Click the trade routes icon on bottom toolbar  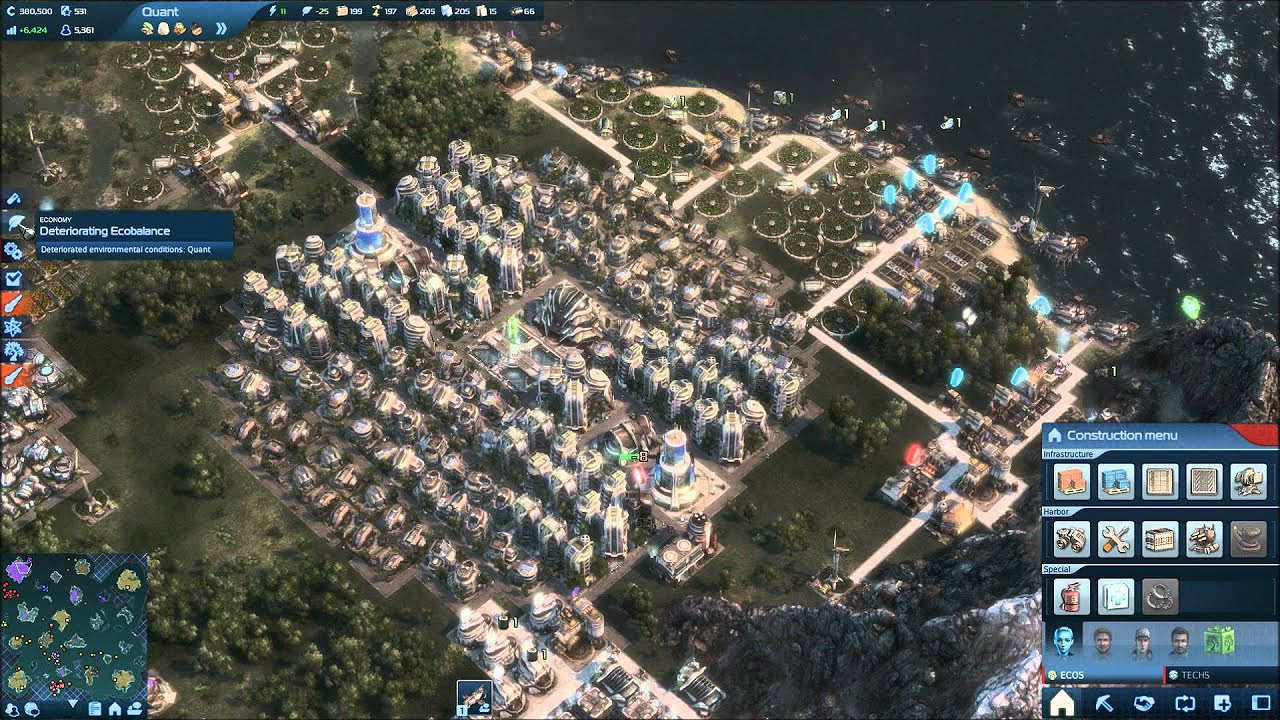1184,701
